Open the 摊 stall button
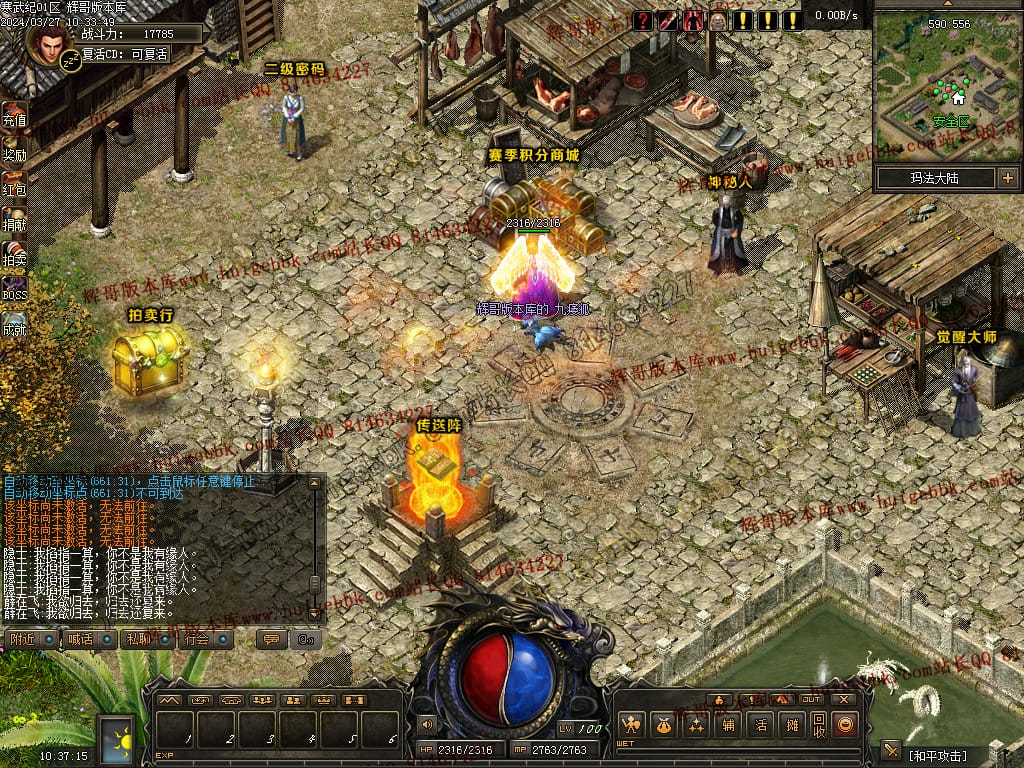The width and height of the screenshot is (1024, 768). tap(792, 725)
